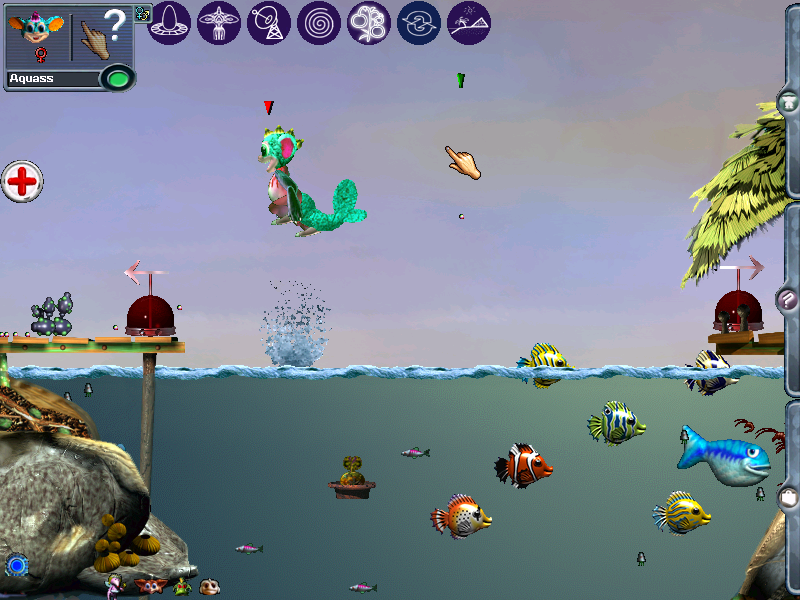The width and height of the screenshot is (800, 600).
Task: Select the green grendel head icon
Action: [x=181, y=586]
